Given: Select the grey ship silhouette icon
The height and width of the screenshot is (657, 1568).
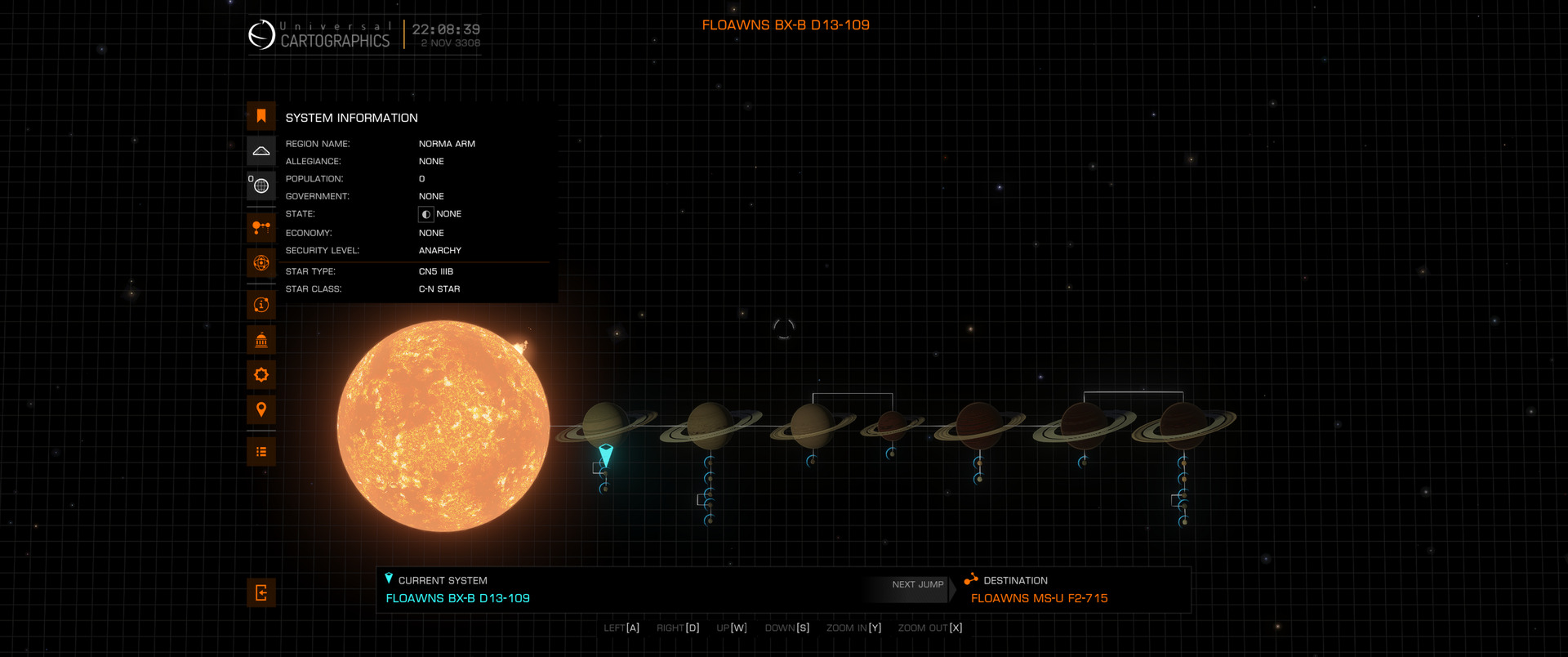Looking at the screenshot, I should [x=261, y=151].
